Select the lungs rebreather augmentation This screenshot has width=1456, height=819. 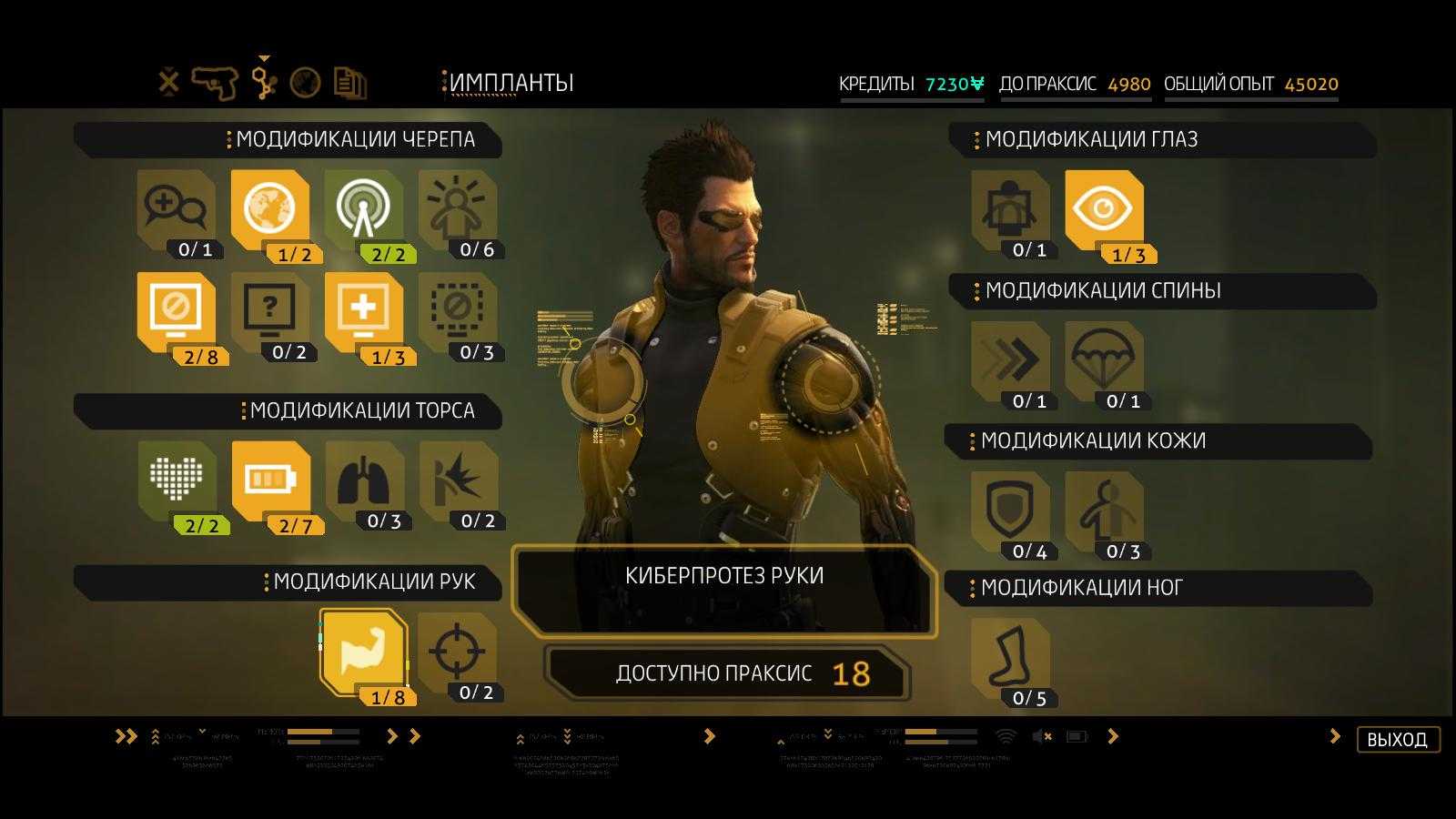pyautogui.click(x=364, y=481)
